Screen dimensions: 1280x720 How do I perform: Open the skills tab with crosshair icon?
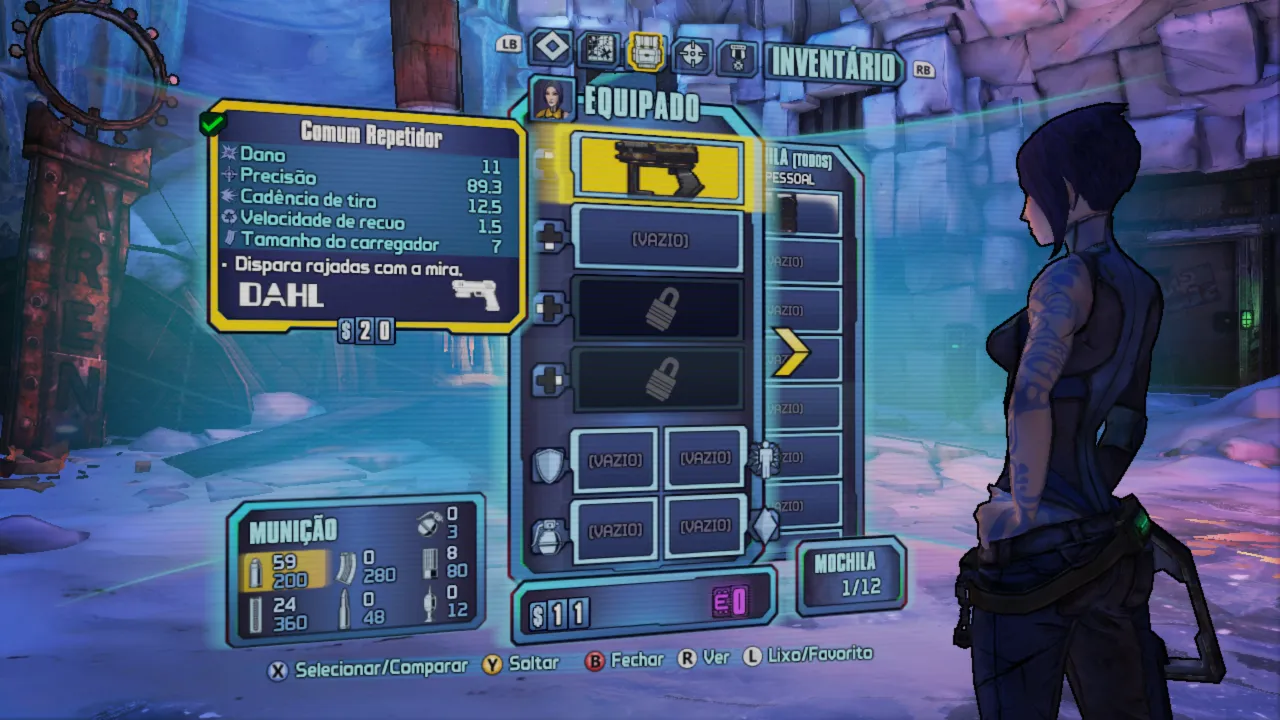click(692, 55)
